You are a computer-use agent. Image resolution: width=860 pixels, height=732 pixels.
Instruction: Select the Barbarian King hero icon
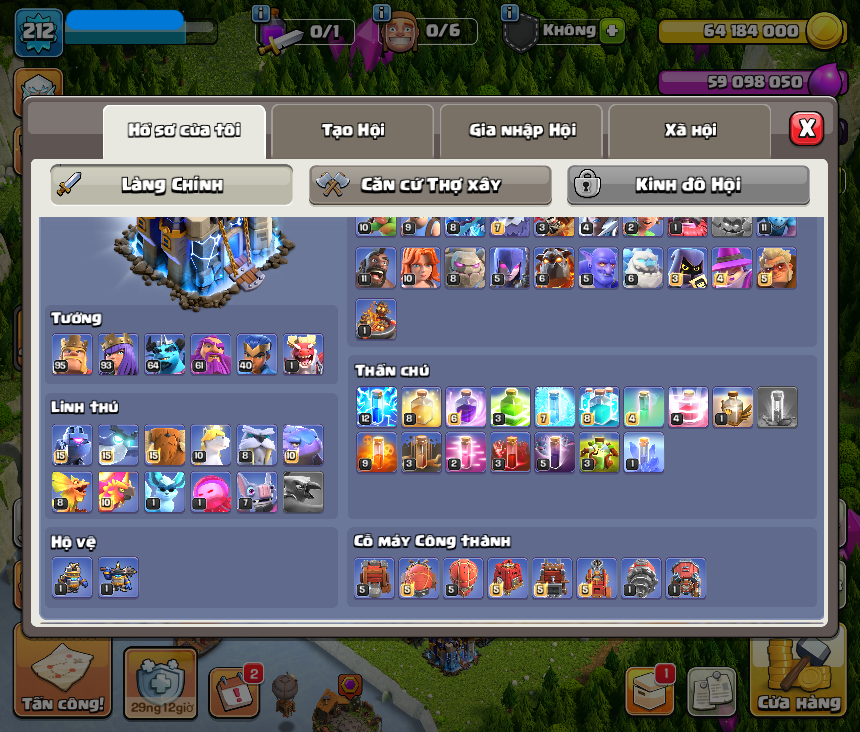pyautogui.click(x=72, y=355)
